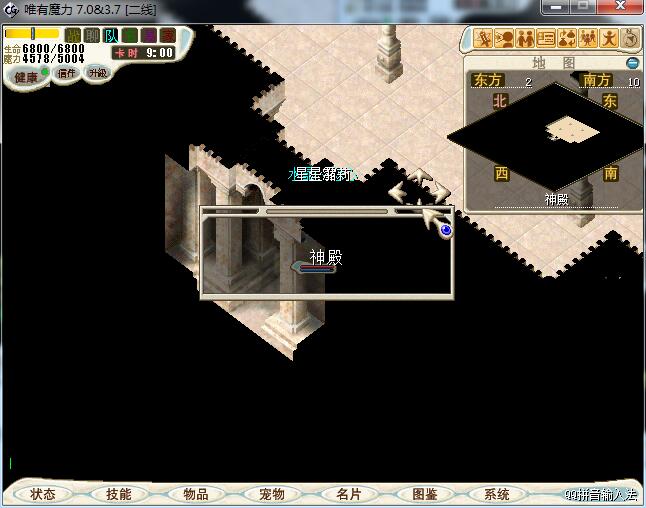Open the 物品 items inventory
This screenshot has height=508, width=646.
point(195,494)
